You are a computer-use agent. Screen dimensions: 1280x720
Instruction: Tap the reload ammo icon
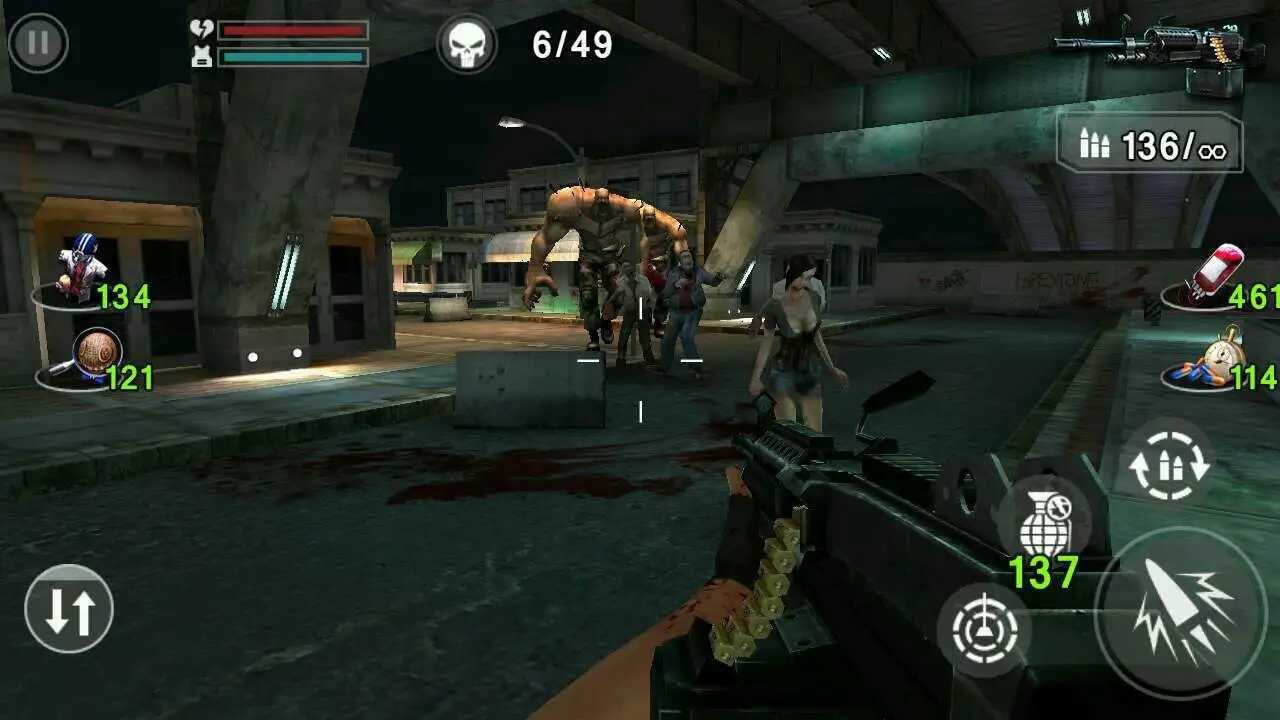1167,465
